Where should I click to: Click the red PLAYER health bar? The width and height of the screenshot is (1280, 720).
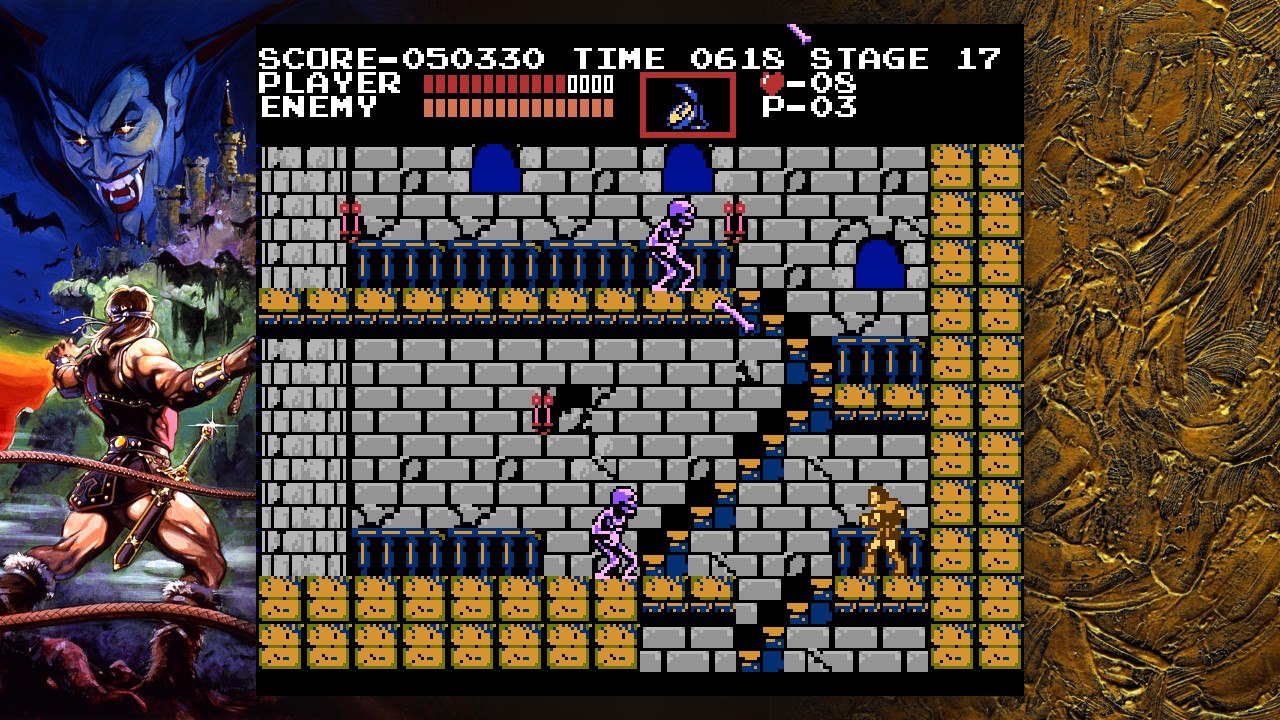(x=495, y=86)
